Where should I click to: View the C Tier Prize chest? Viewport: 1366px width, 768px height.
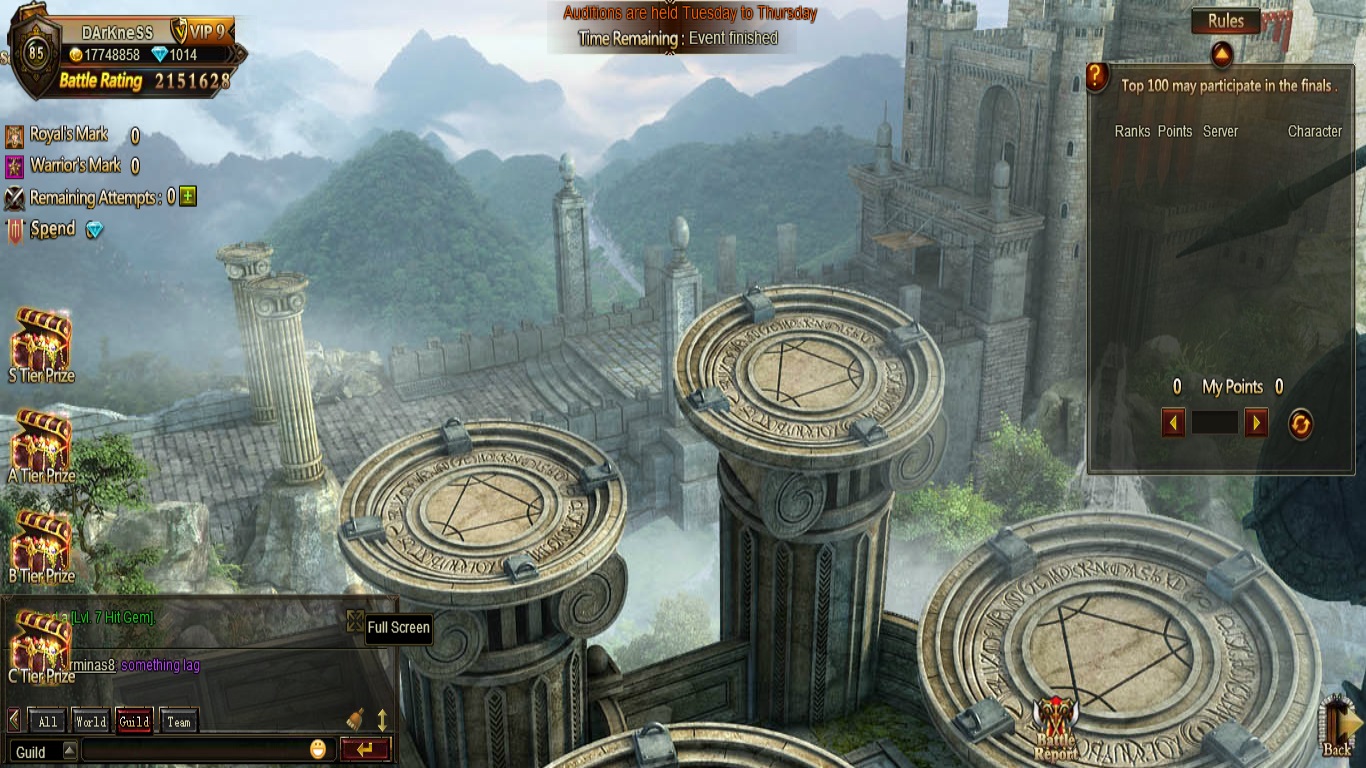coord(41,646)
